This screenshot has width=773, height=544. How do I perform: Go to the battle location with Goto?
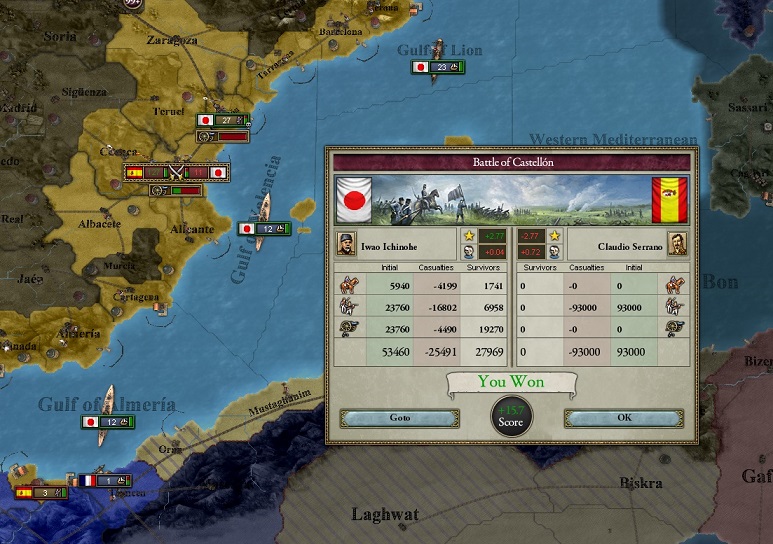click(399, 418)
